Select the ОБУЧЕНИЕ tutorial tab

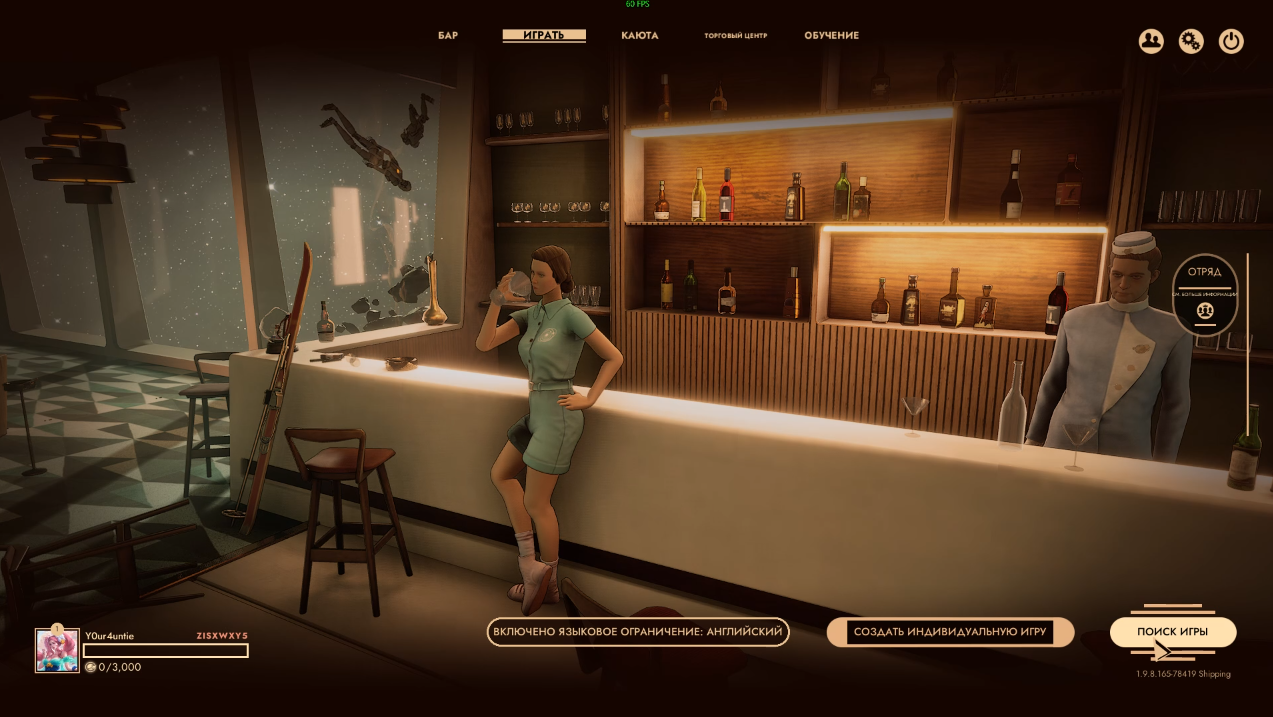[x=831, y=36]
